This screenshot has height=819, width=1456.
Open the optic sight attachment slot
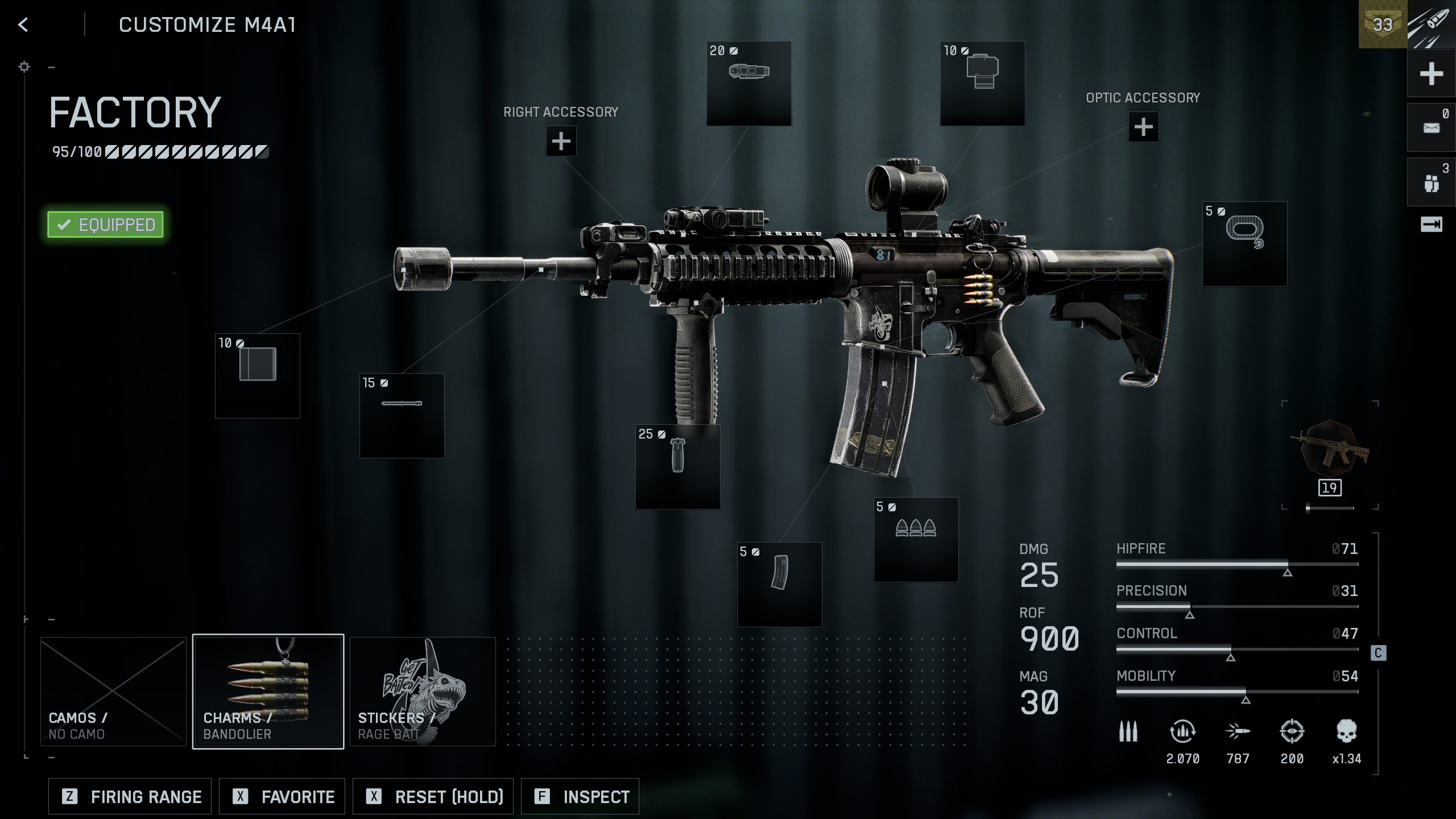click(x=982, y=84)
